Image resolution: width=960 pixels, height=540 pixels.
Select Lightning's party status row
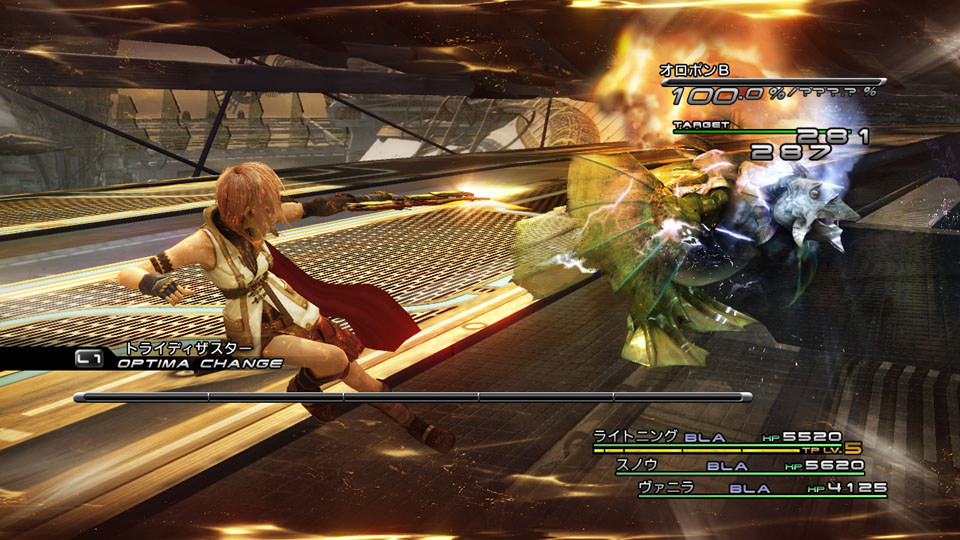tap(718, 437)
